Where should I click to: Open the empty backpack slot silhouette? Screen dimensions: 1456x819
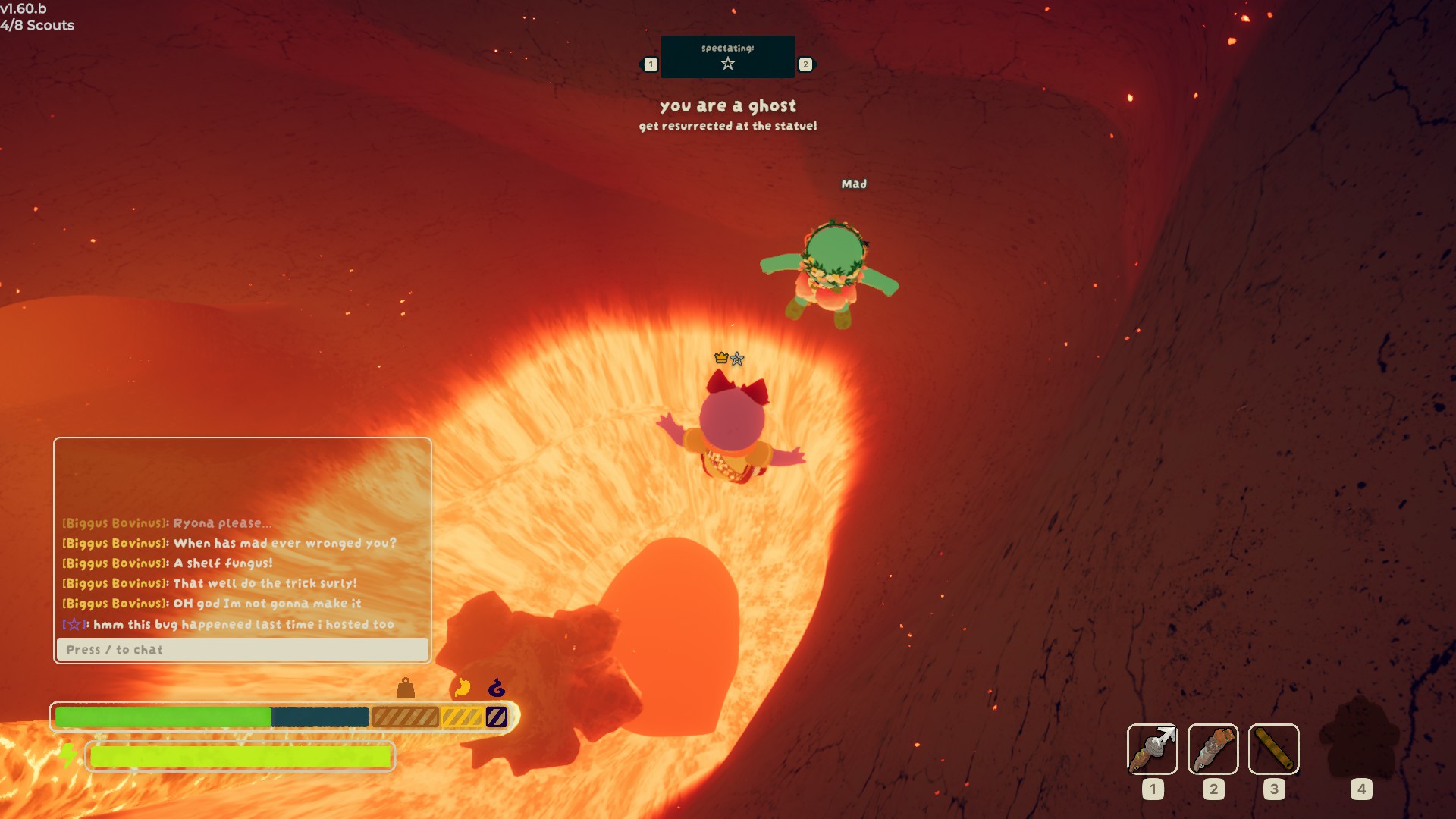coord(1360,739)
